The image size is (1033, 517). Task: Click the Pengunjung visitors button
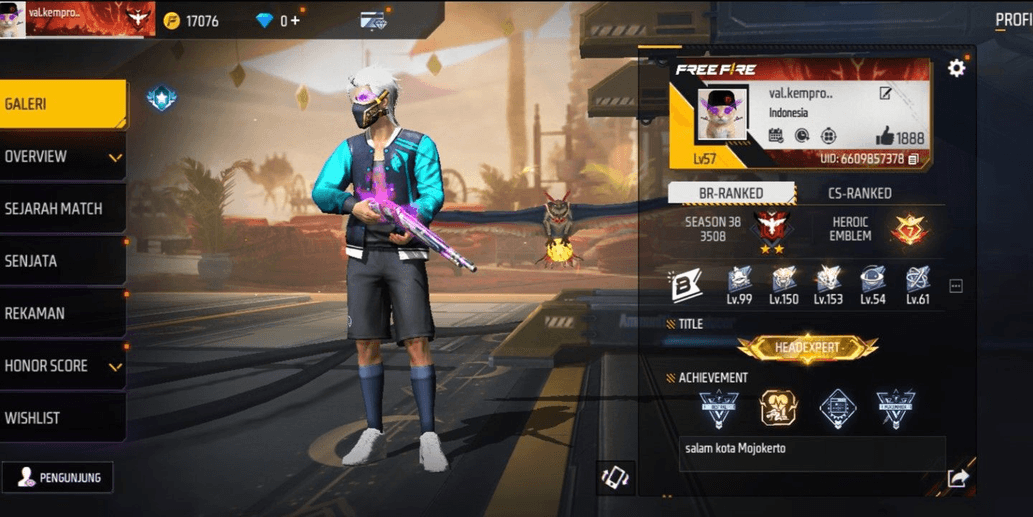point(58,477)
